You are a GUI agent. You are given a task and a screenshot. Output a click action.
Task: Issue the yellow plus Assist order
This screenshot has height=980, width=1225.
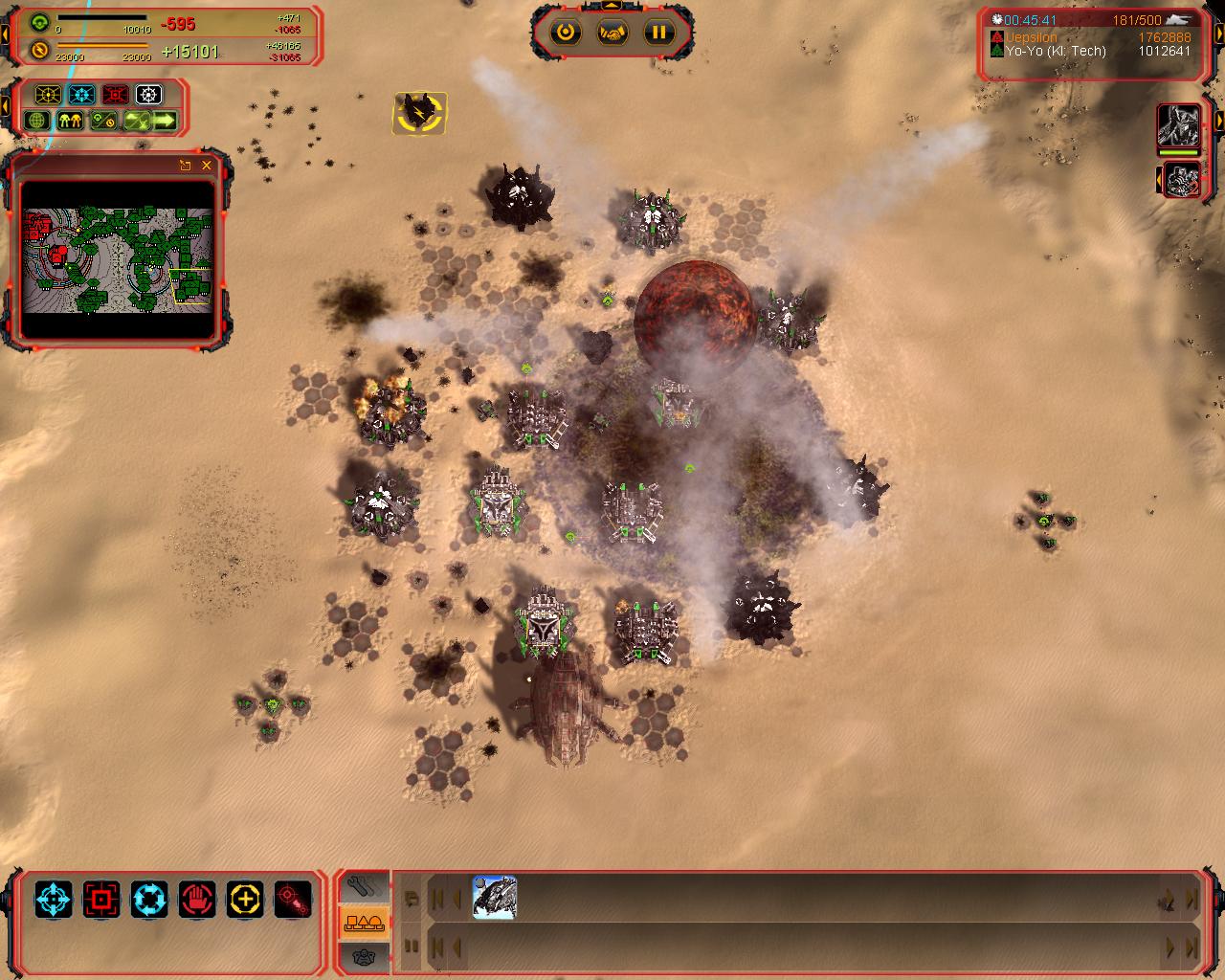[245, 900]
